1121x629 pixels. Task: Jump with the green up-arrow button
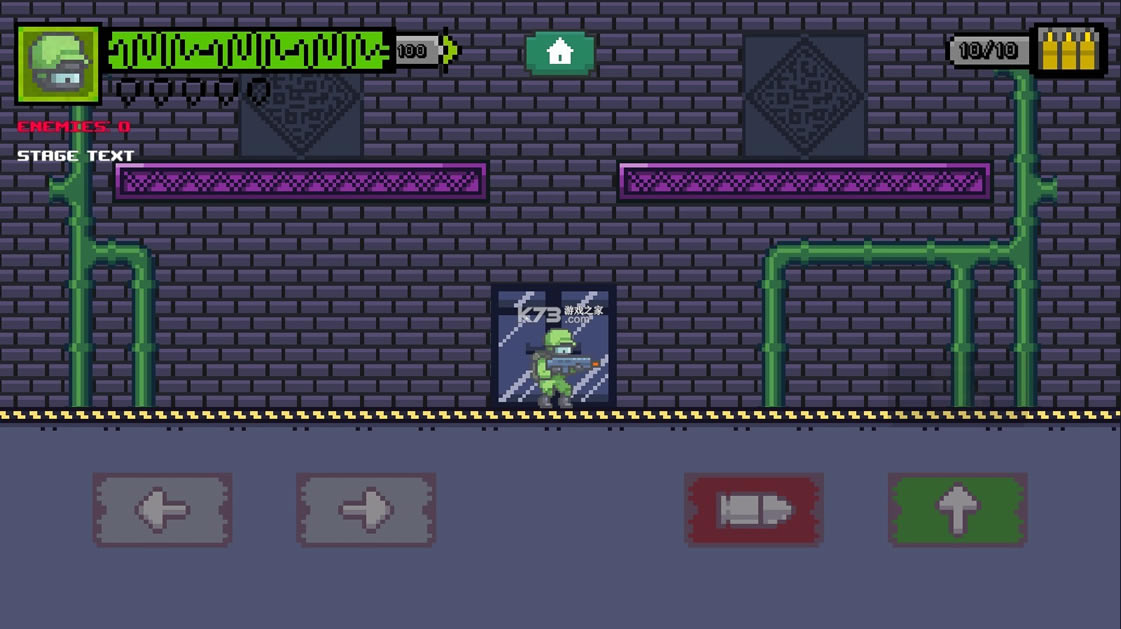point(957,510)
